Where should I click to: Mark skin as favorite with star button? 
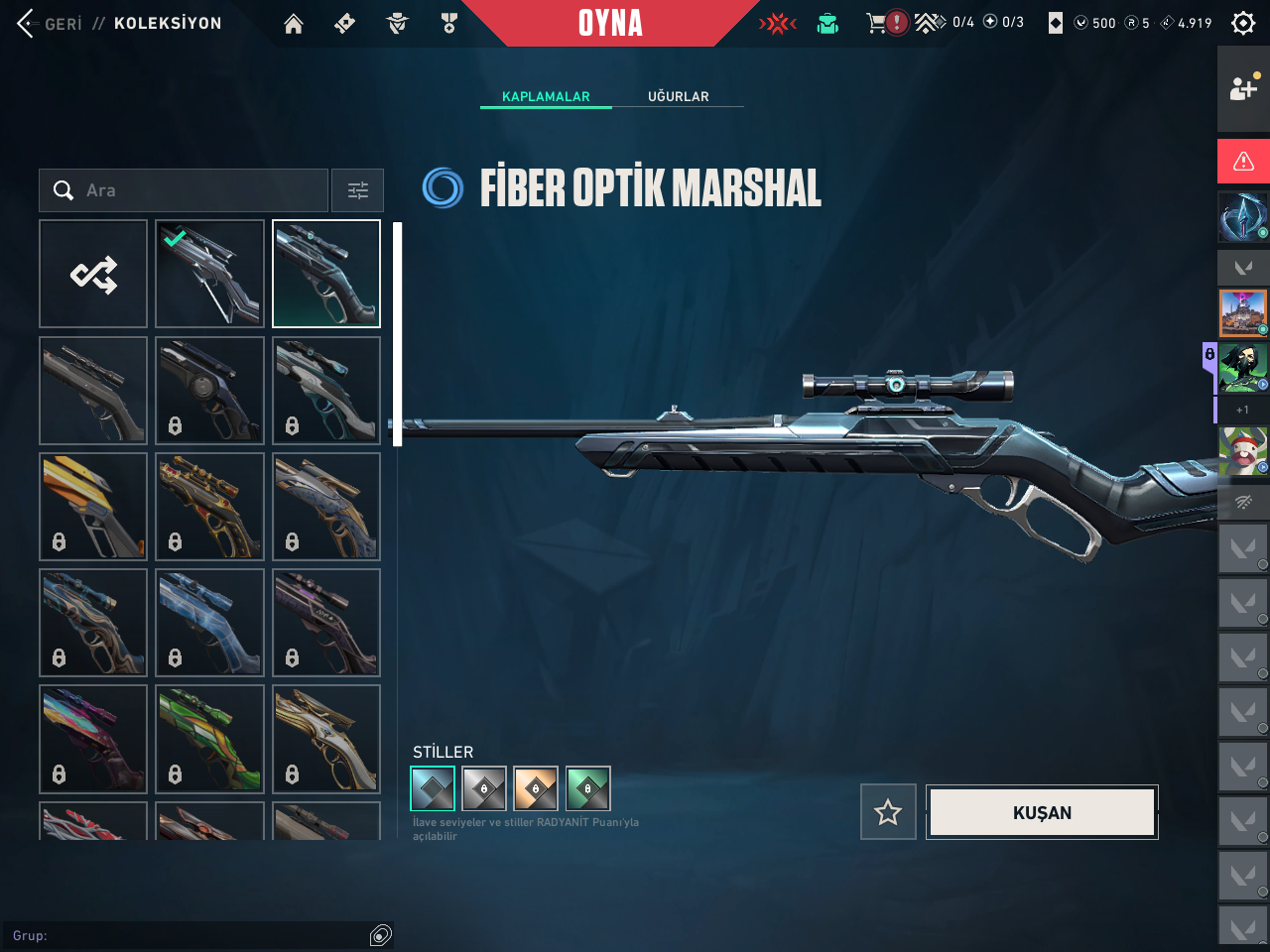[888, 812]
